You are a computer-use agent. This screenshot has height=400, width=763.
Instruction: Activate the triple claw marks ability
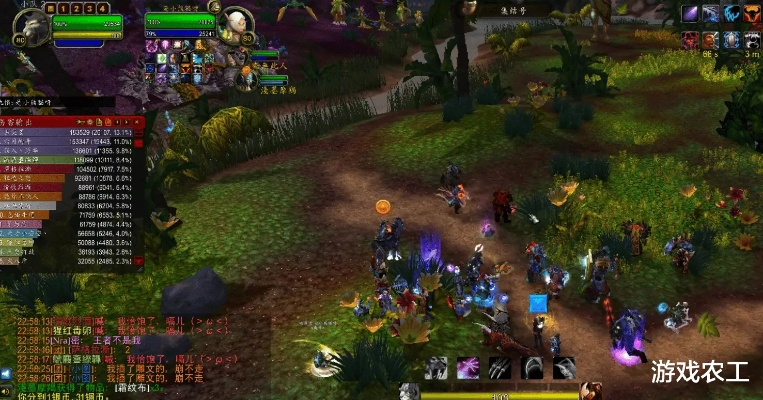(500, 367)
